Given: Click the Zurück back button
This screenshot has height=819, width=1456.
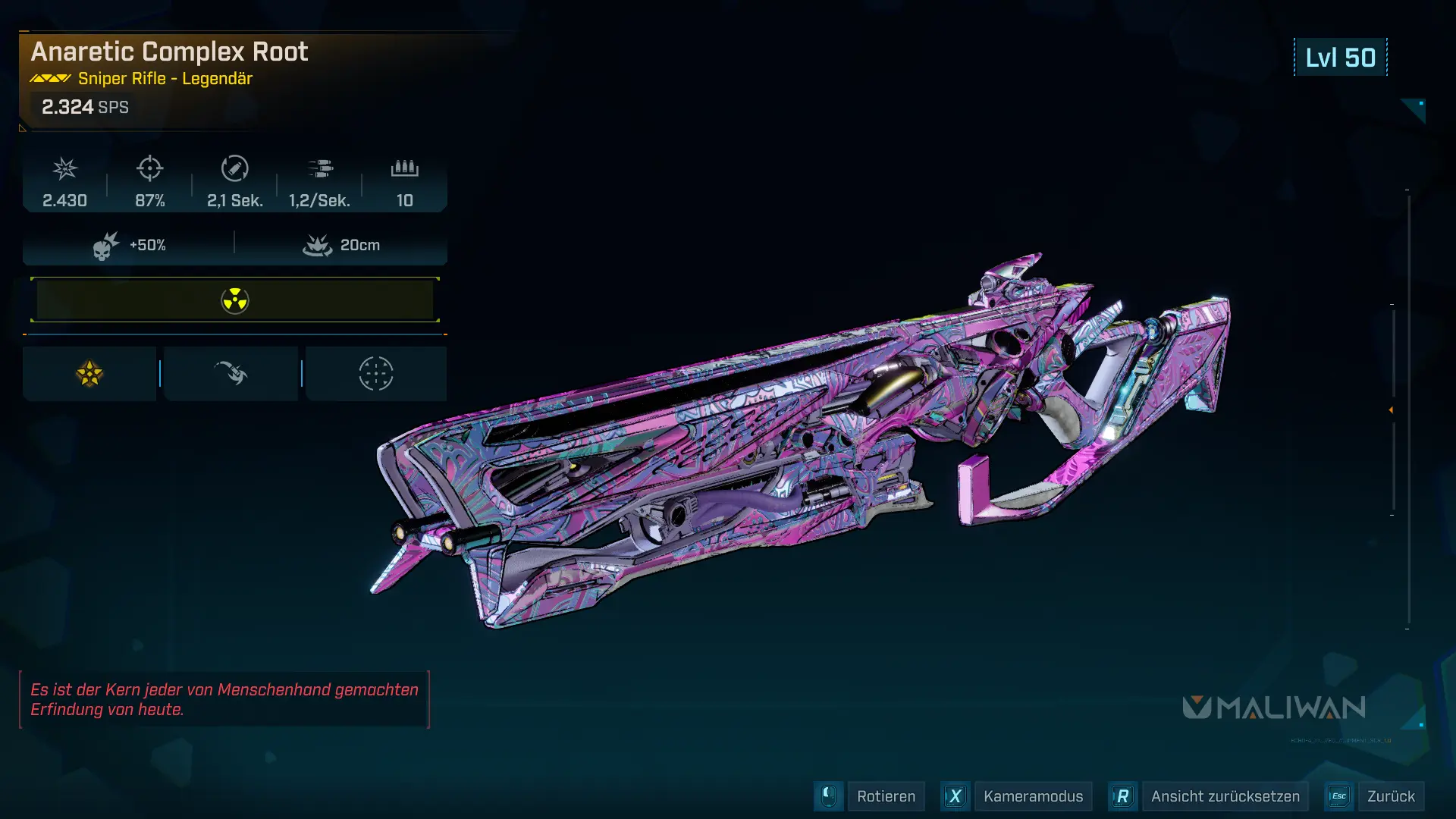Looking at the screenshot, I should (x=1390, y=796).
